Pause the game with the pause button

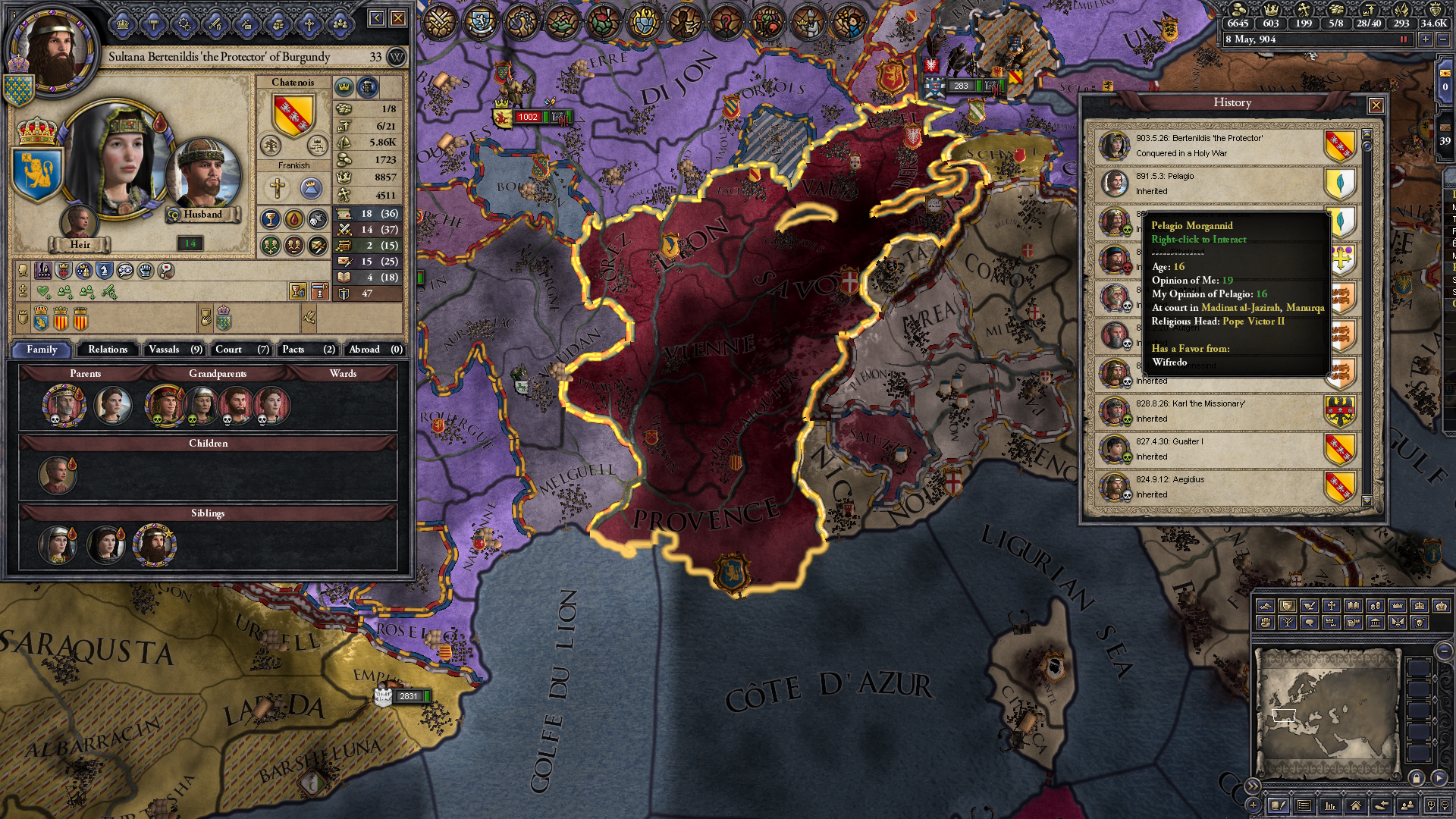pos(1403,39)
